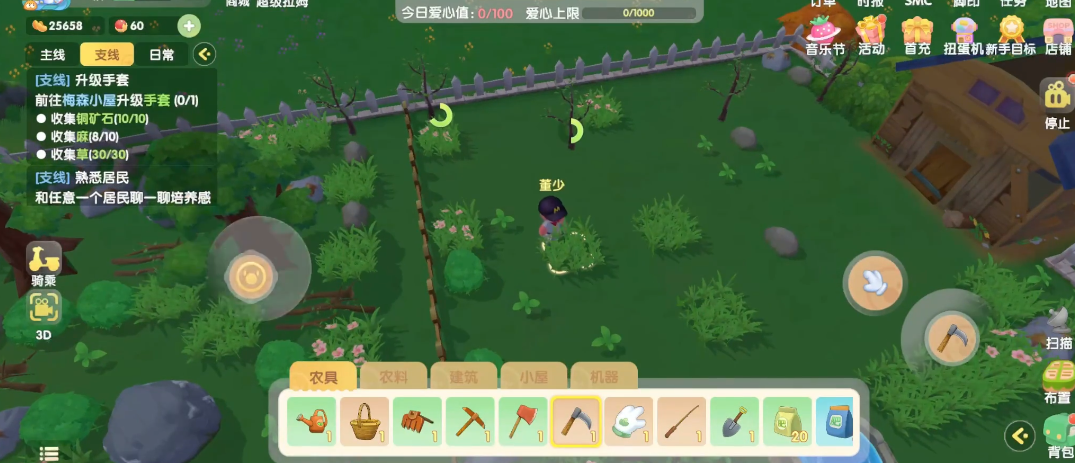
Task: Switch to the 主线 quest tab
Action: point(52,54)
